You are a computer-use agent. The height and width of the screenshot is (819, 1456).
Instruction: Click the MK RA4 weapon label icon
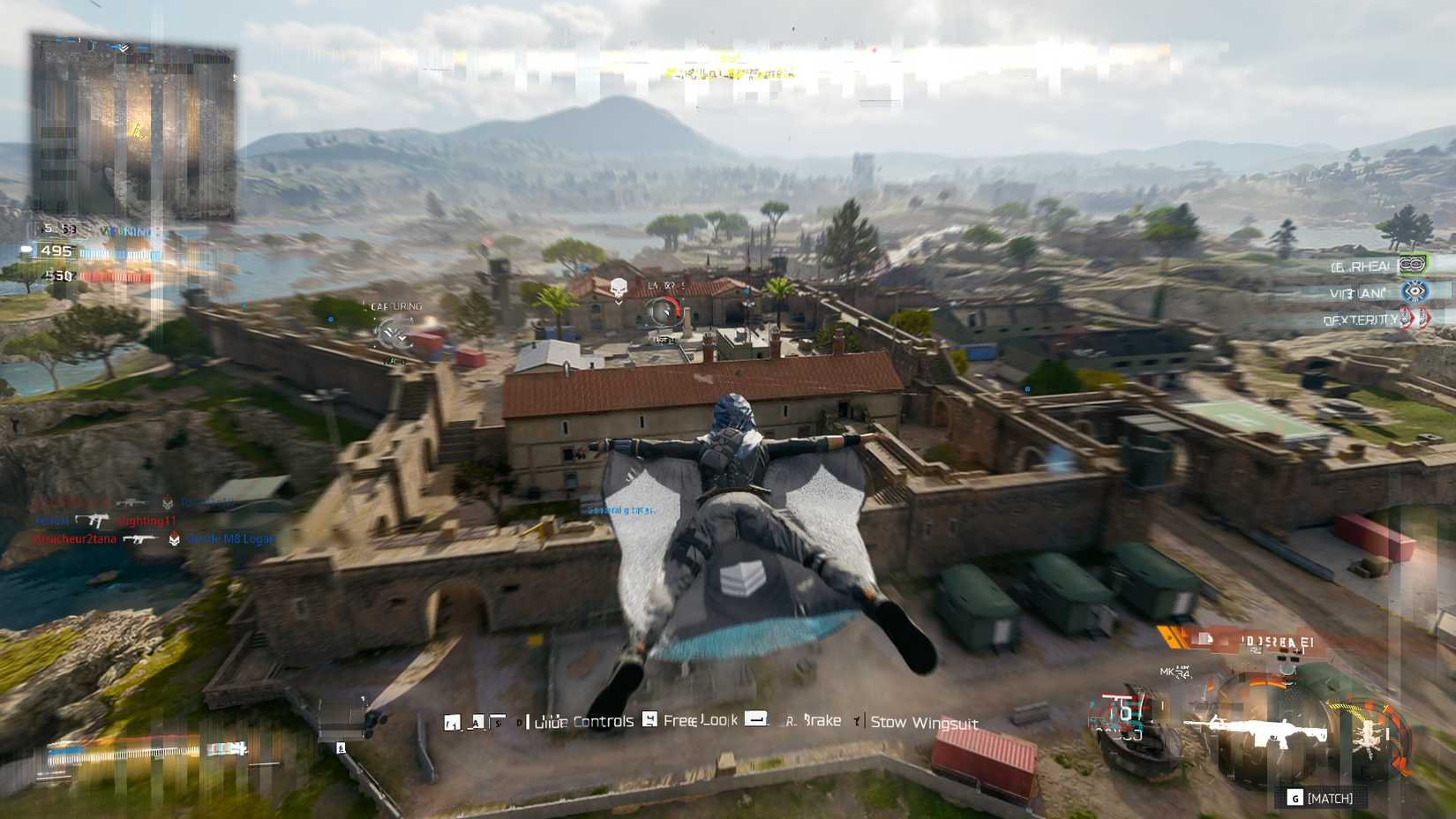[x=1174, y=671]
